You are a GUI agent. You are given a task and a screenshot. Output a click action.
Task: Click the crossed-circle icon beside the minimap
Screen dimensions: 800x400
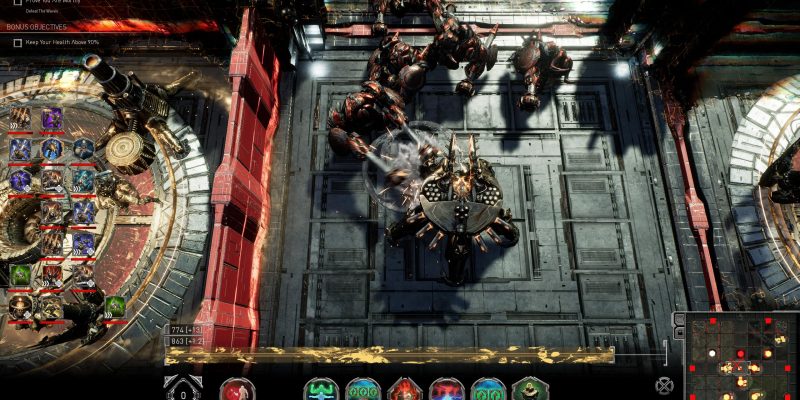[664, 385]
